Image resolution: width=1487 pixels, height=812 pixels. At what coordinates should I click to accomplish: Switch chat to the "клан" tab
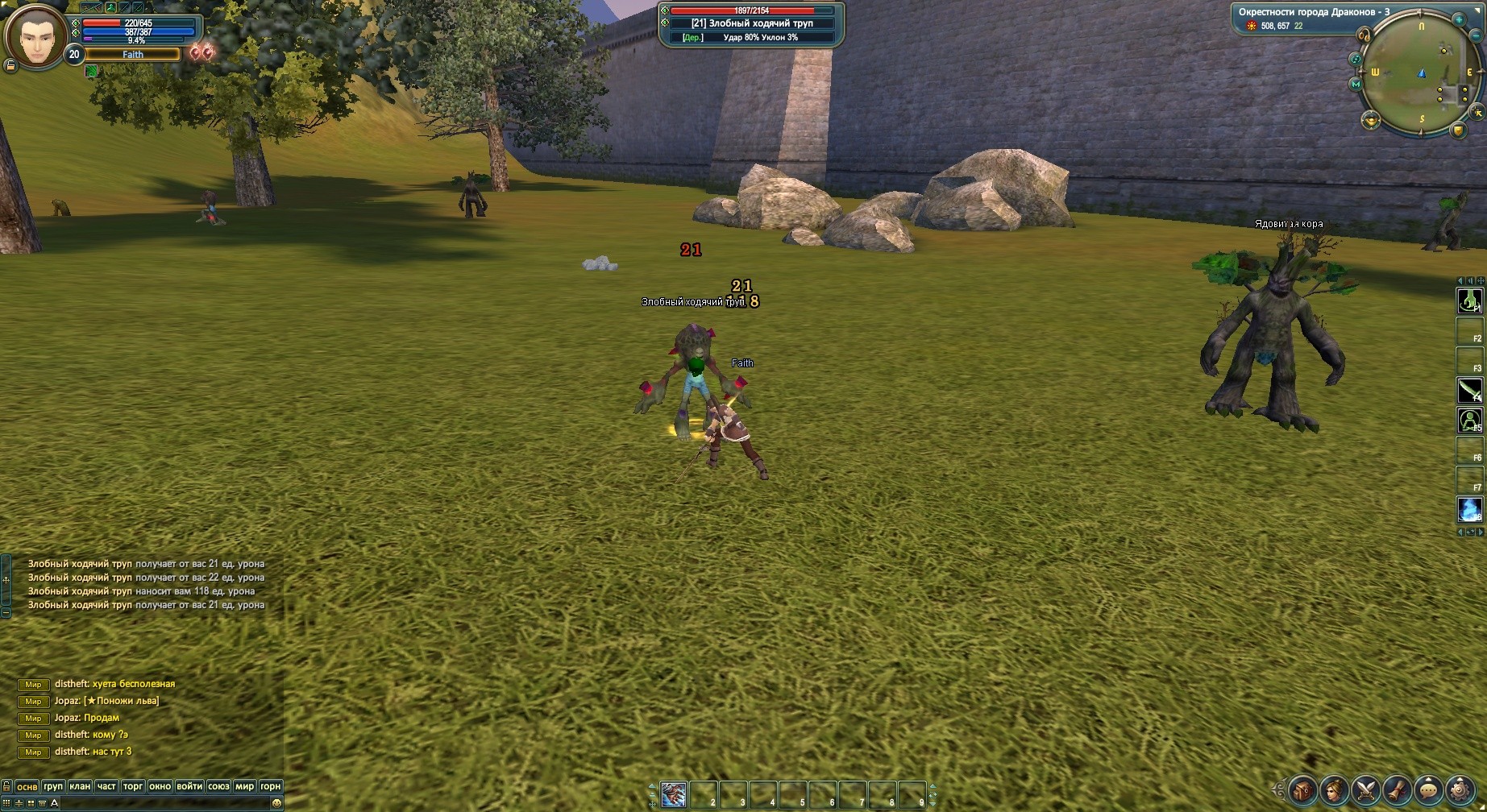coord(80,786)
